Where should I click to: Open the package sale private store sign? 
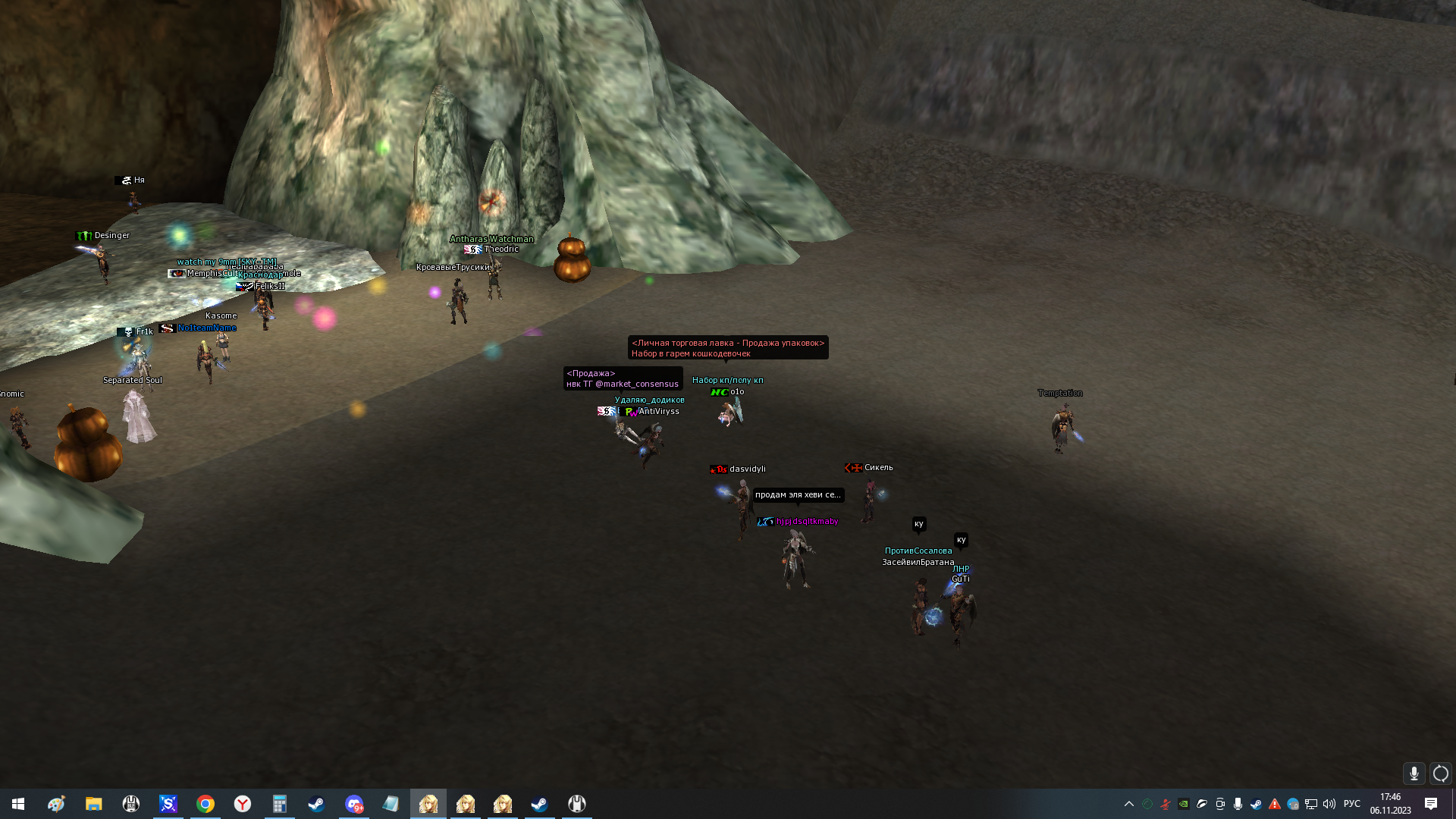[x=727, y=348]
